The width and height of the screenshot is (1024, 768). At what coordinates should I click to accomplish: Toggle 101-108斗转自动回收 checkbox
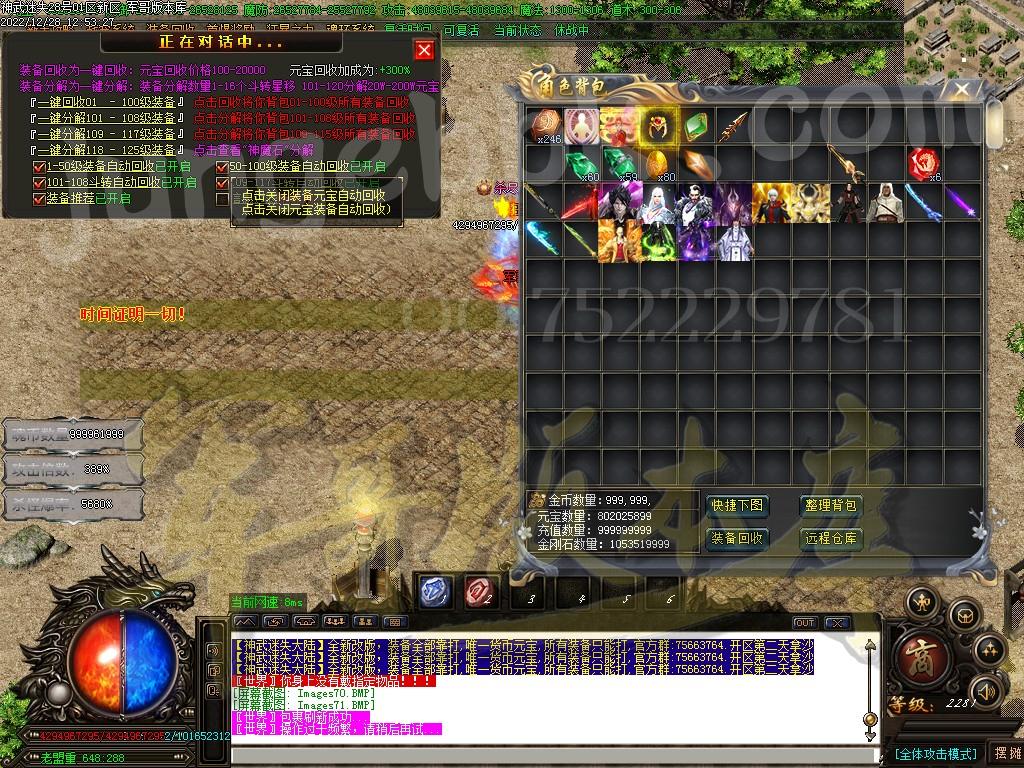coord(40,182)
